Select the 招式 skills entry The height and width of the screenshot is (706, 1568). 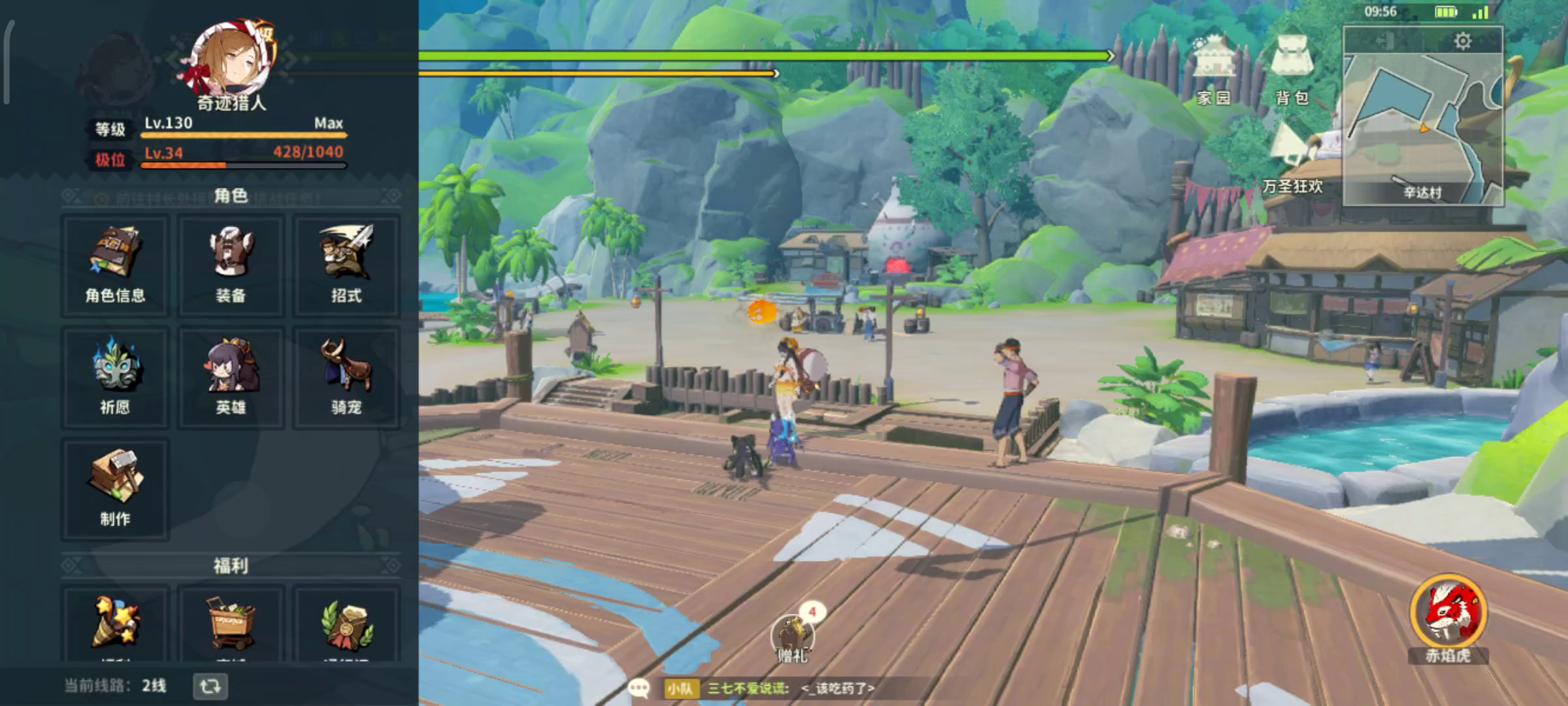pos(346,266)
